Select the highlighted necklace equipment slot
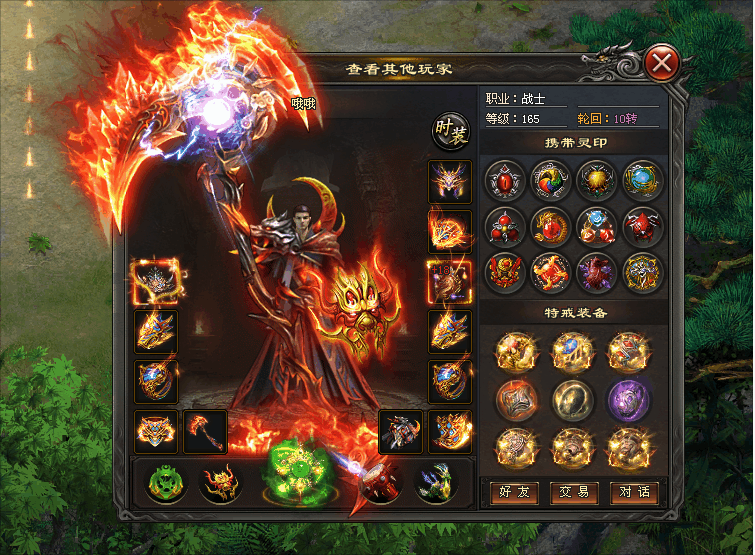The height and width of the screenshot is (555, 755). point(155,281)
